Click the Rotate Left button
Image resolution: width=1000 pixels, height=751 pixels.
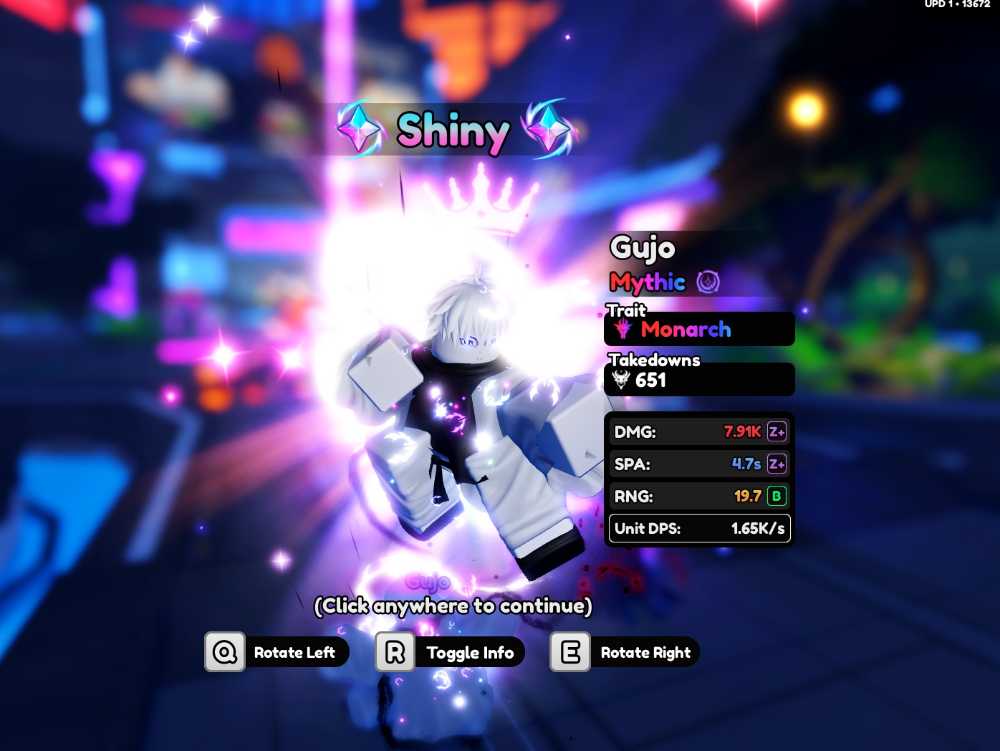[x=277, y=653]
